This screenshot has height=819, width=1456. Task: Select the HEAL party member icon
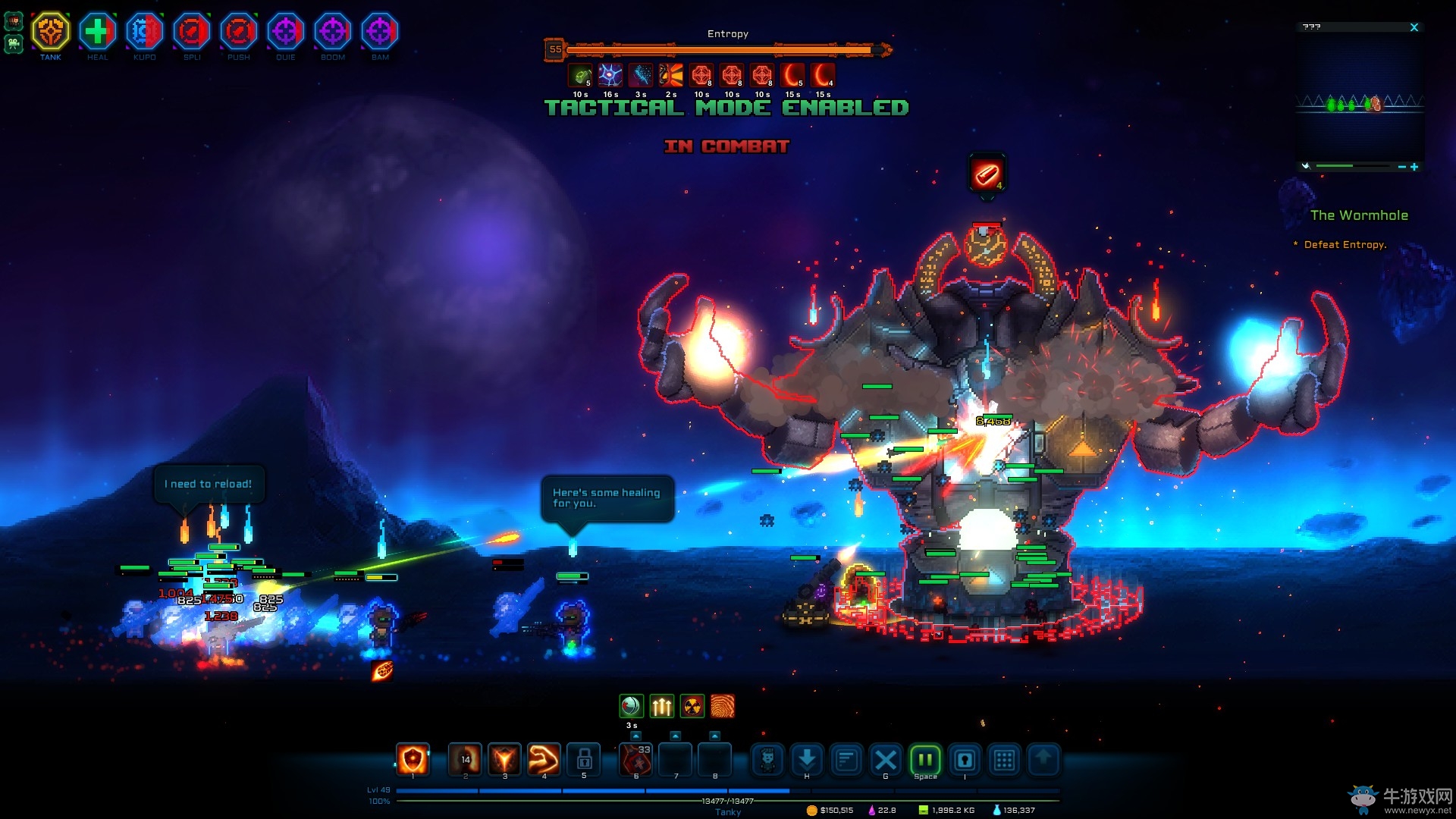coord(97,32)
